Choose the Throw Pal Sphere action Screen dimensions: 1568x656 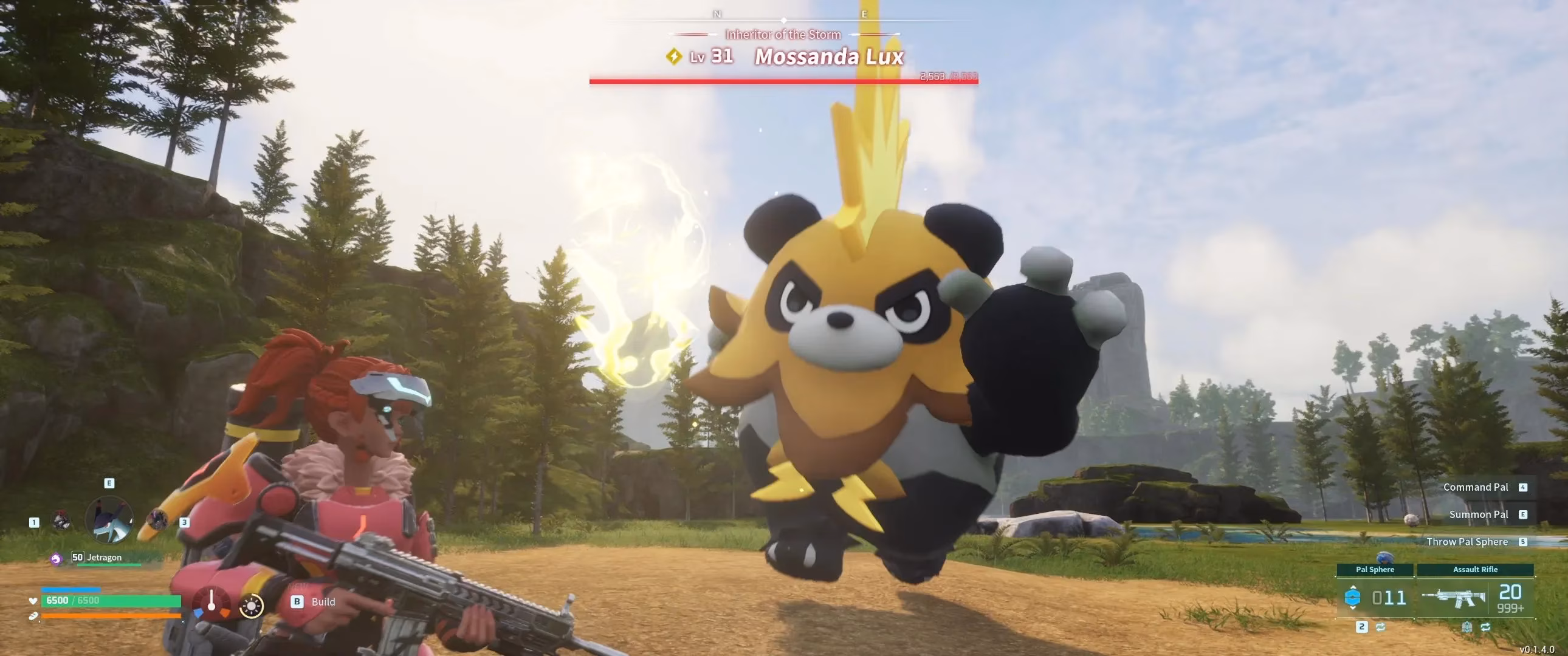click(x=1467, y=542)
